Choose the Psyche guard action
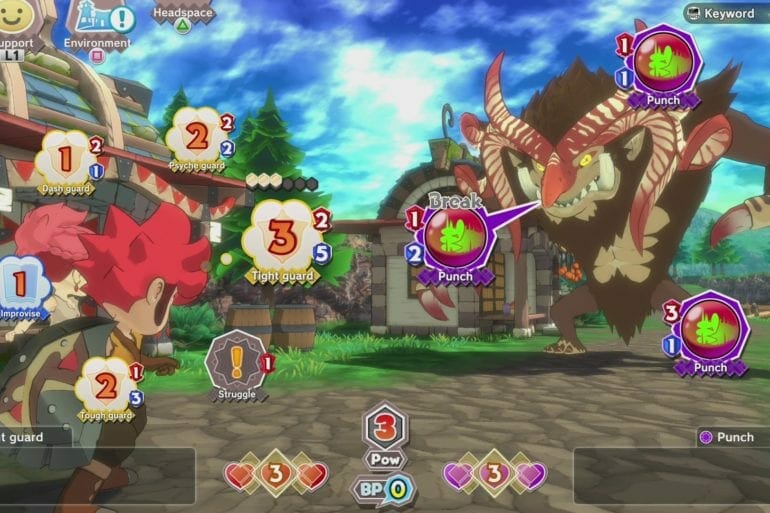Viewport: 770px width, 513px height. 199,136
